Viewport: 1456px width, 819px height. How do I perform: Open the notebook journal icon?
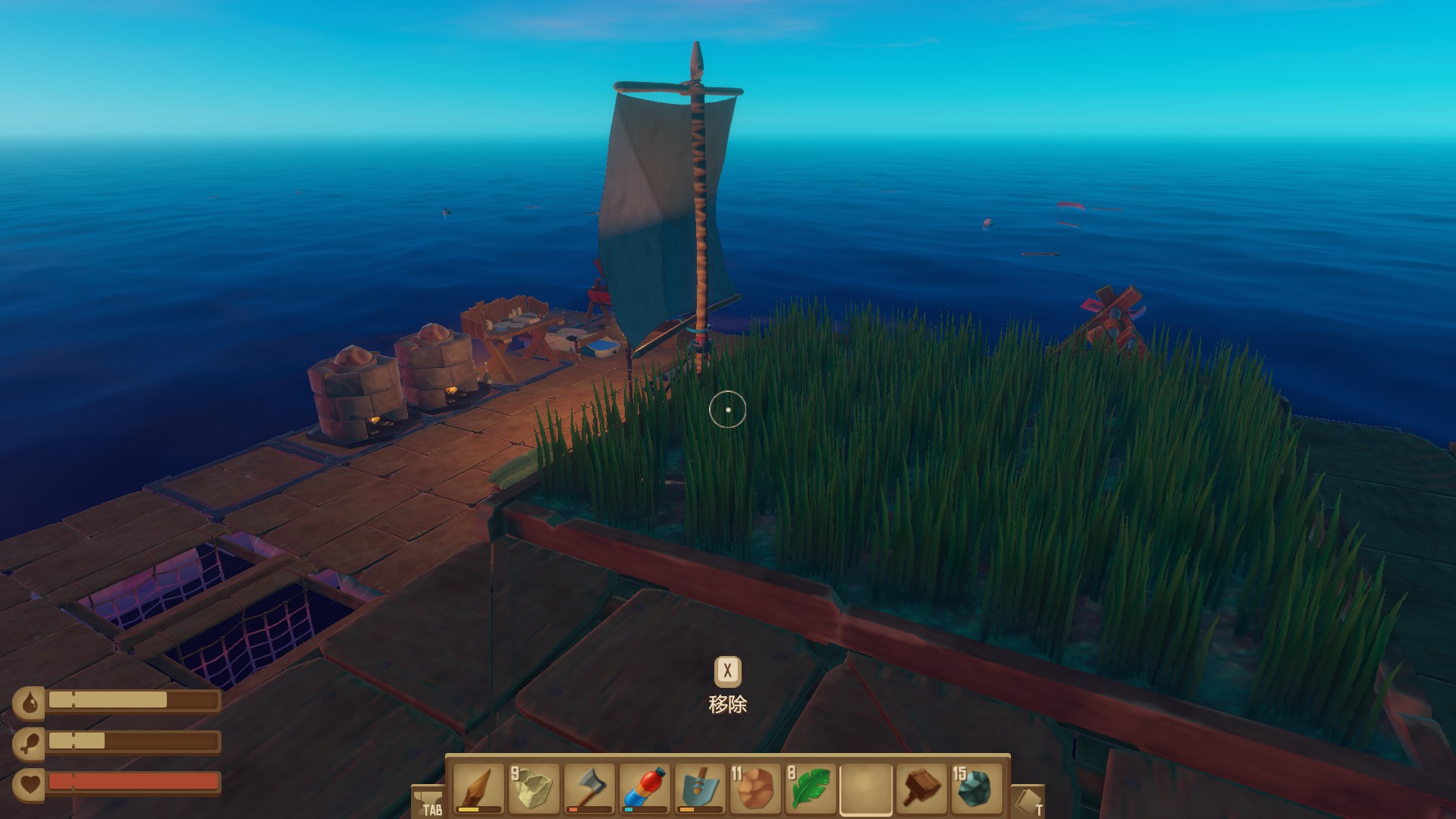tap(1028, 802)
